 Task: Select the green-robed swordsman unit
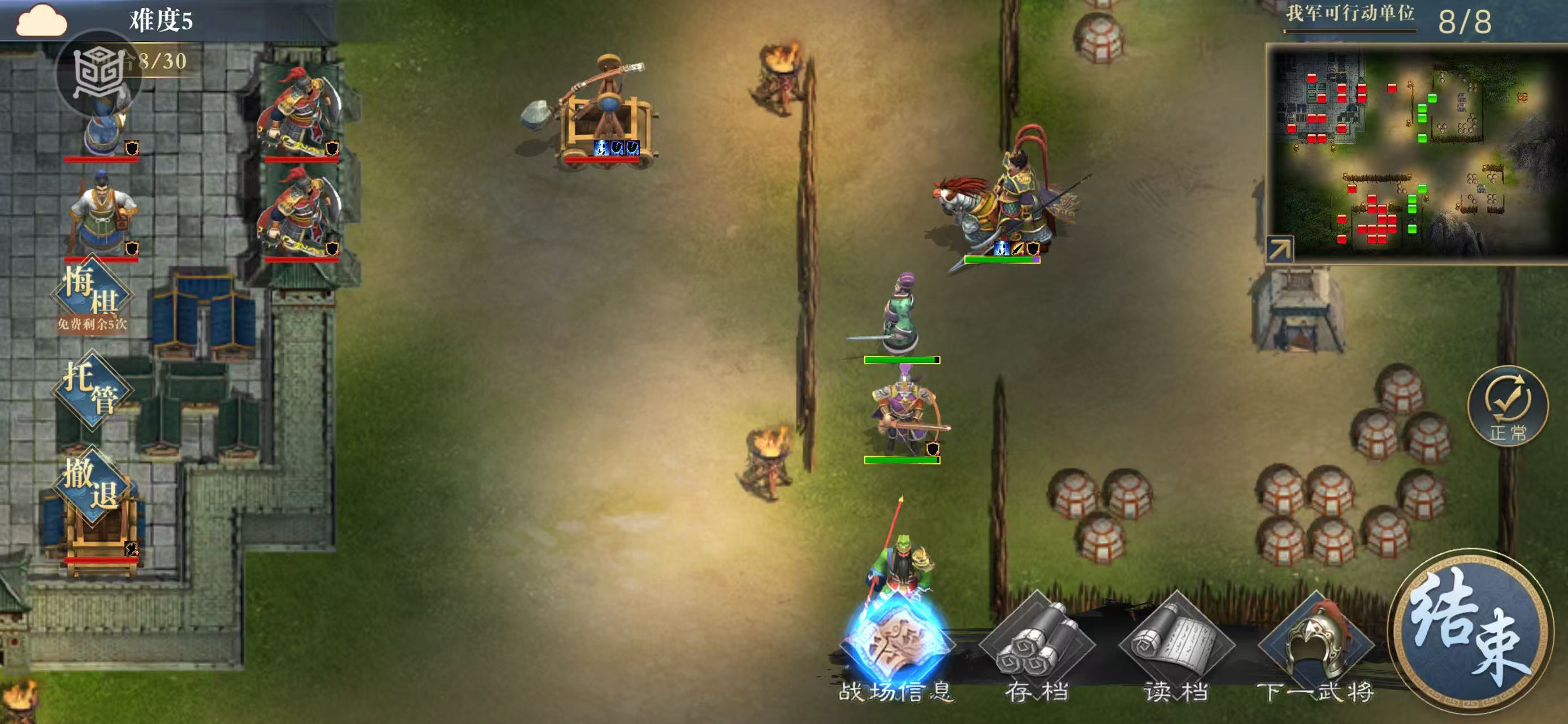tap(901, 317)
